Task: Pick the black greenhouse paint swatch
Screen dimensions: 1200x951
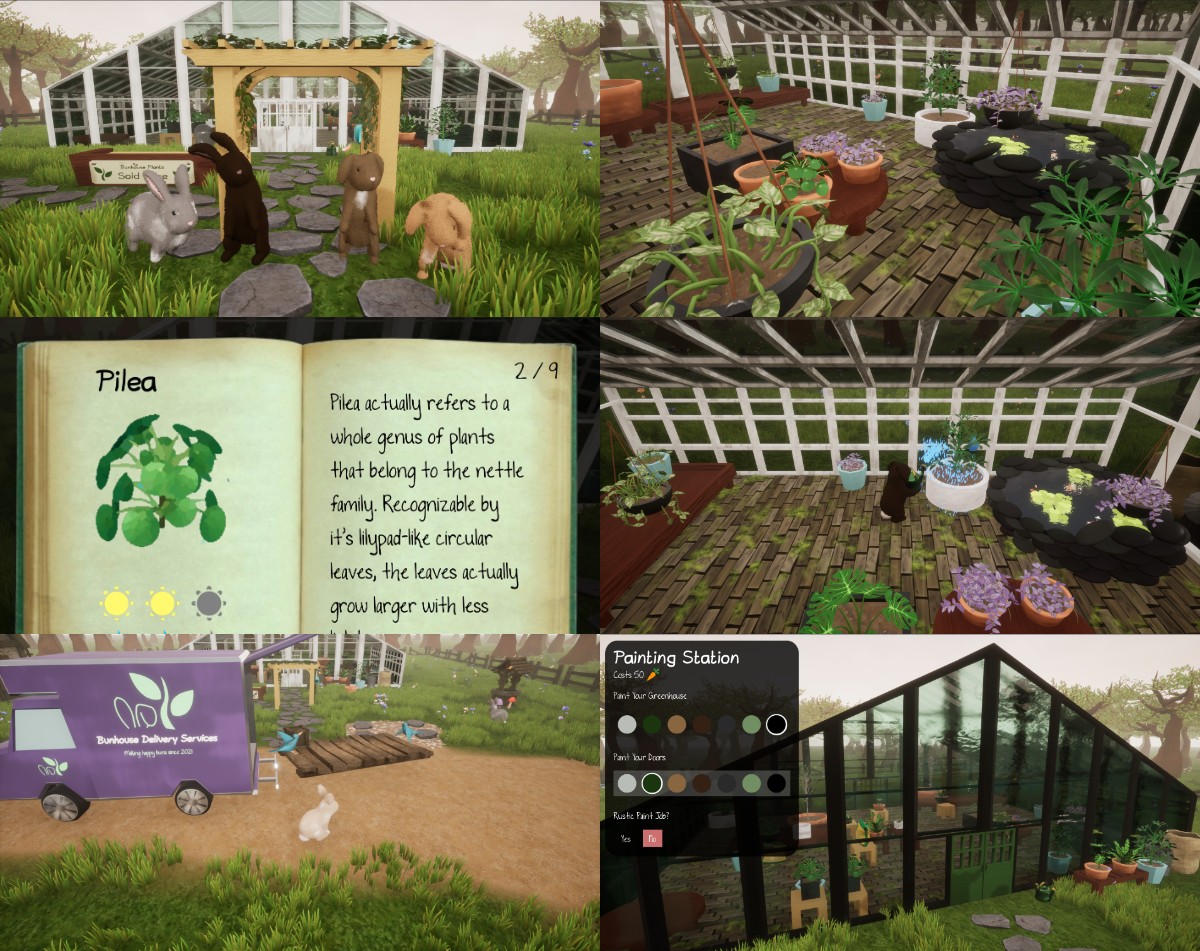Action: pyautogui.click(x=776, y=724)
